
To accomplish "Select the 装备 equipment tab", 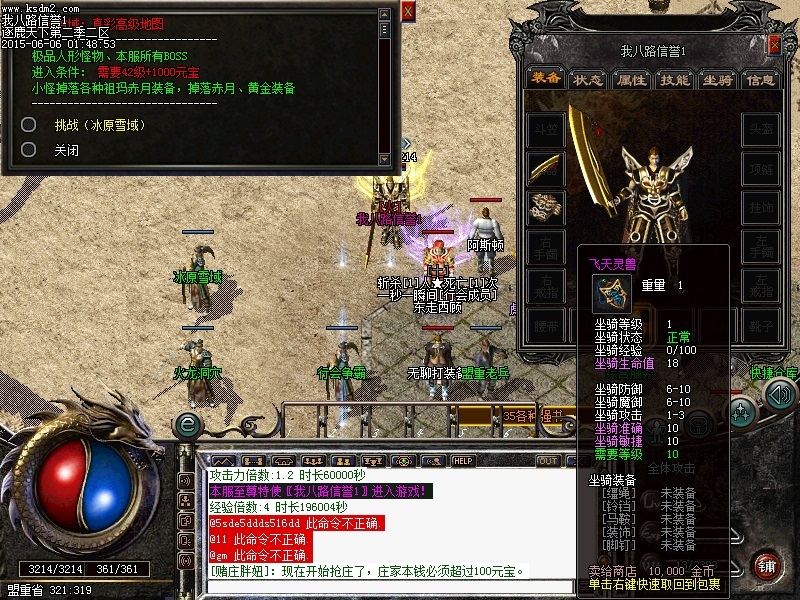I will [x=545, y=79].
